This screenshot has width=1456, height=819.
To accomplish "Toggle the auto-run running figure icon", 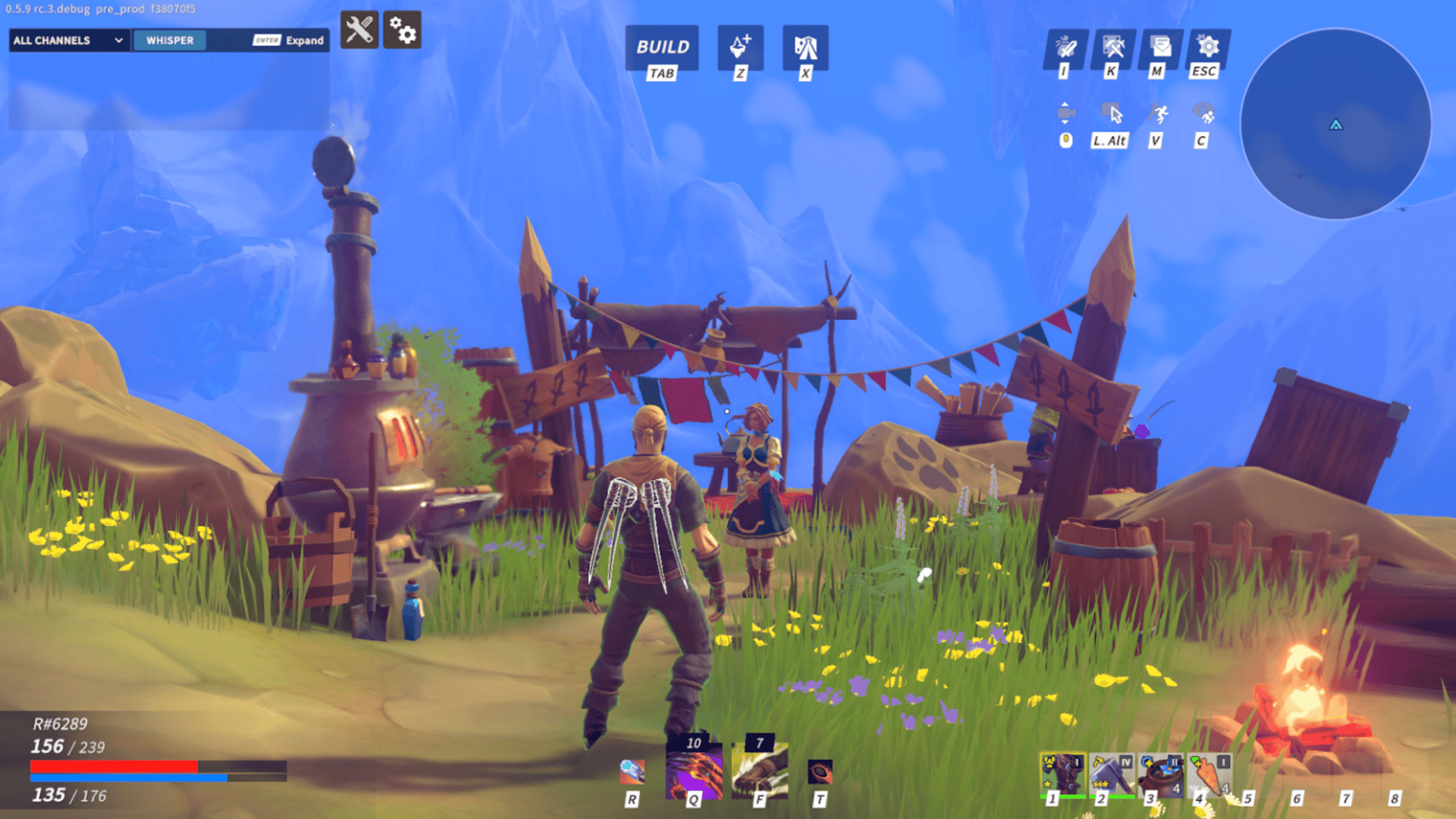I will point(1158,114).
